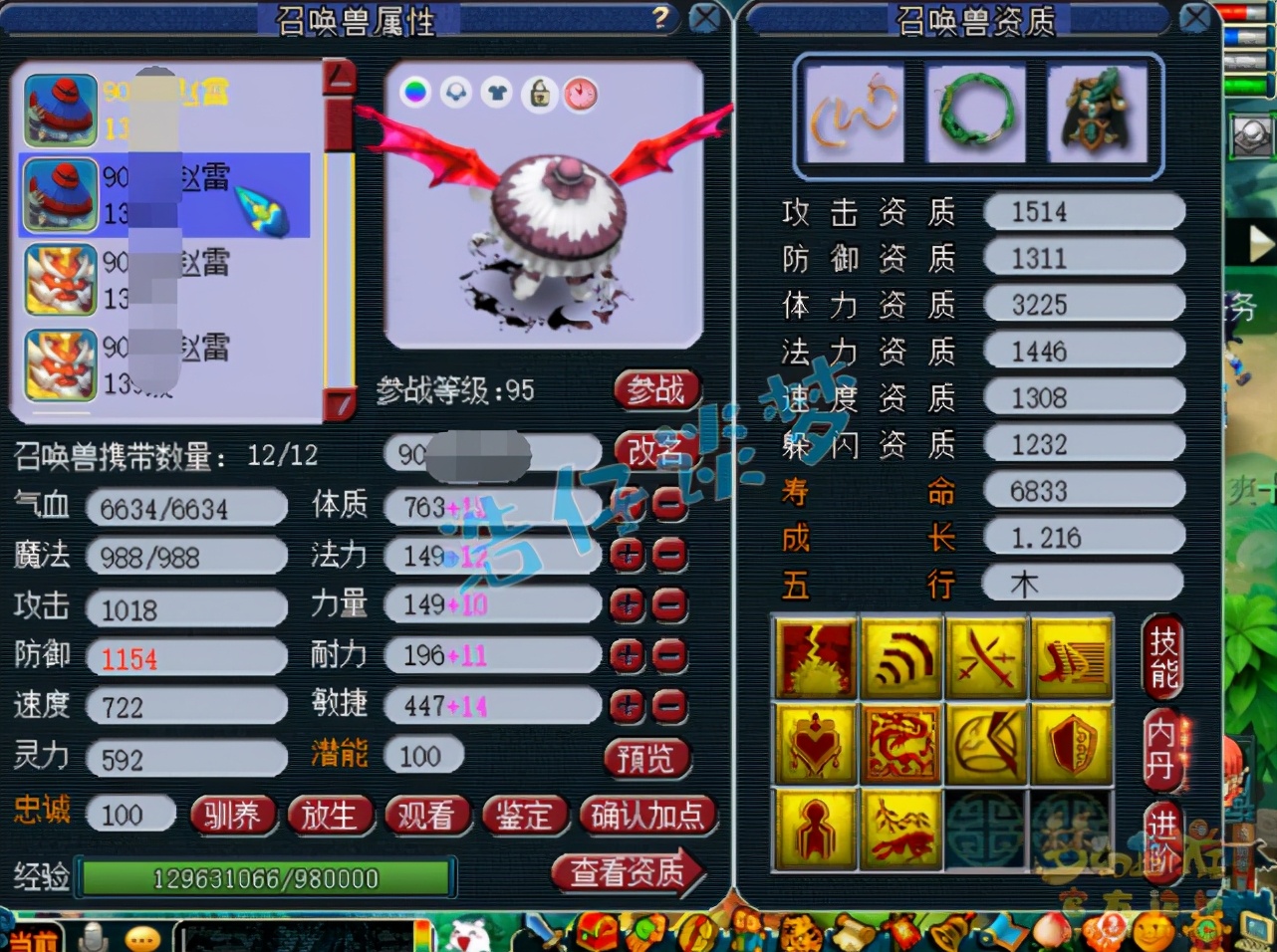Screen dimensions: 1277x952
Task: Toggle the lock icon above the pet preview
Action: pos(539,95)
